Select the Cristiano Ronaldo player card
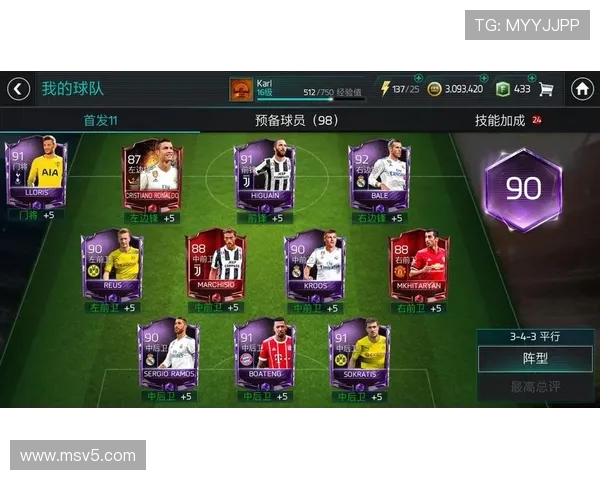This screenshot has height=480, width=600. (x=152, y=173)
